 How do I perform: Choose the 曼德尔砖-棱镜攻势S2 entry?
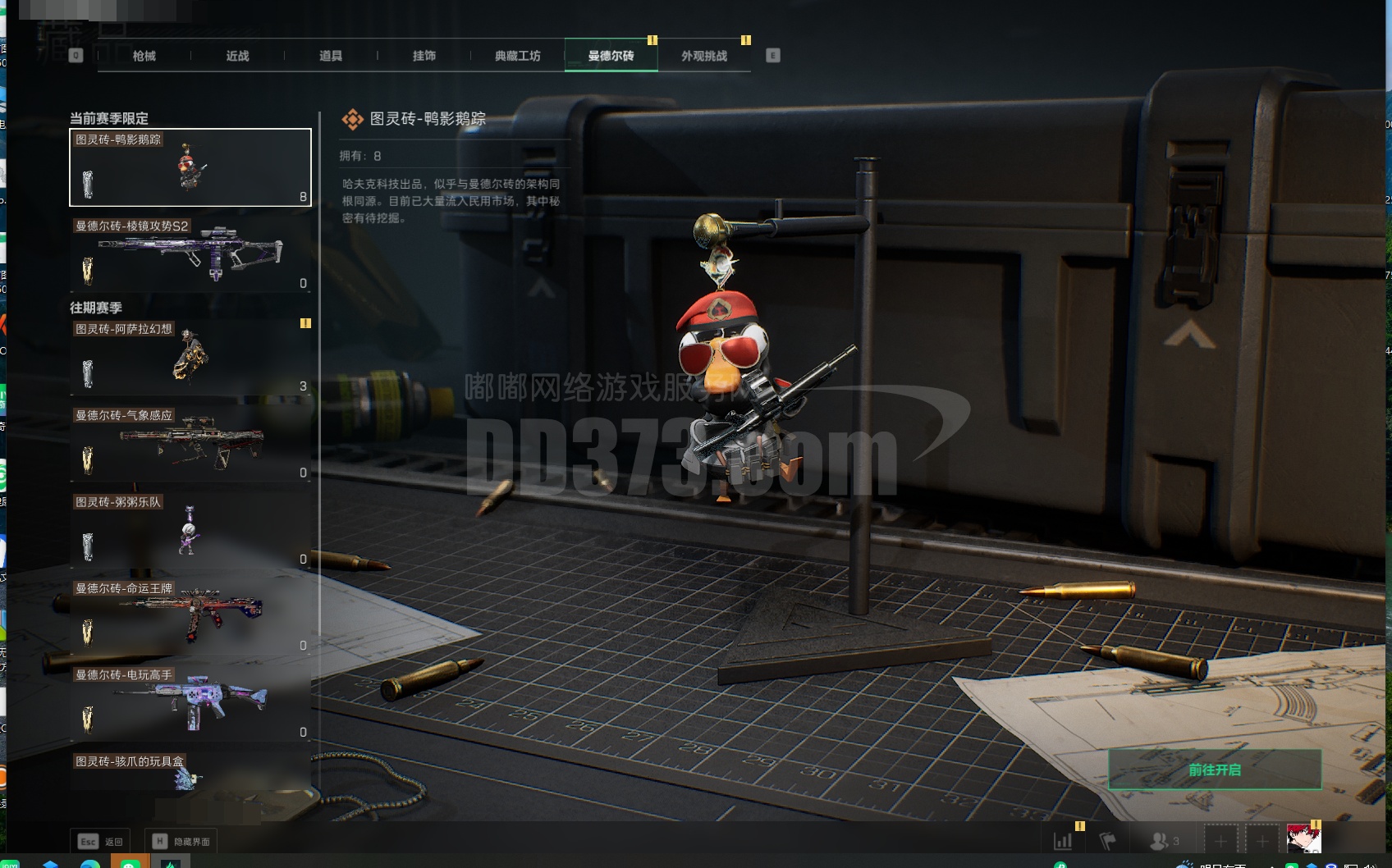click(x=190, y=254)
